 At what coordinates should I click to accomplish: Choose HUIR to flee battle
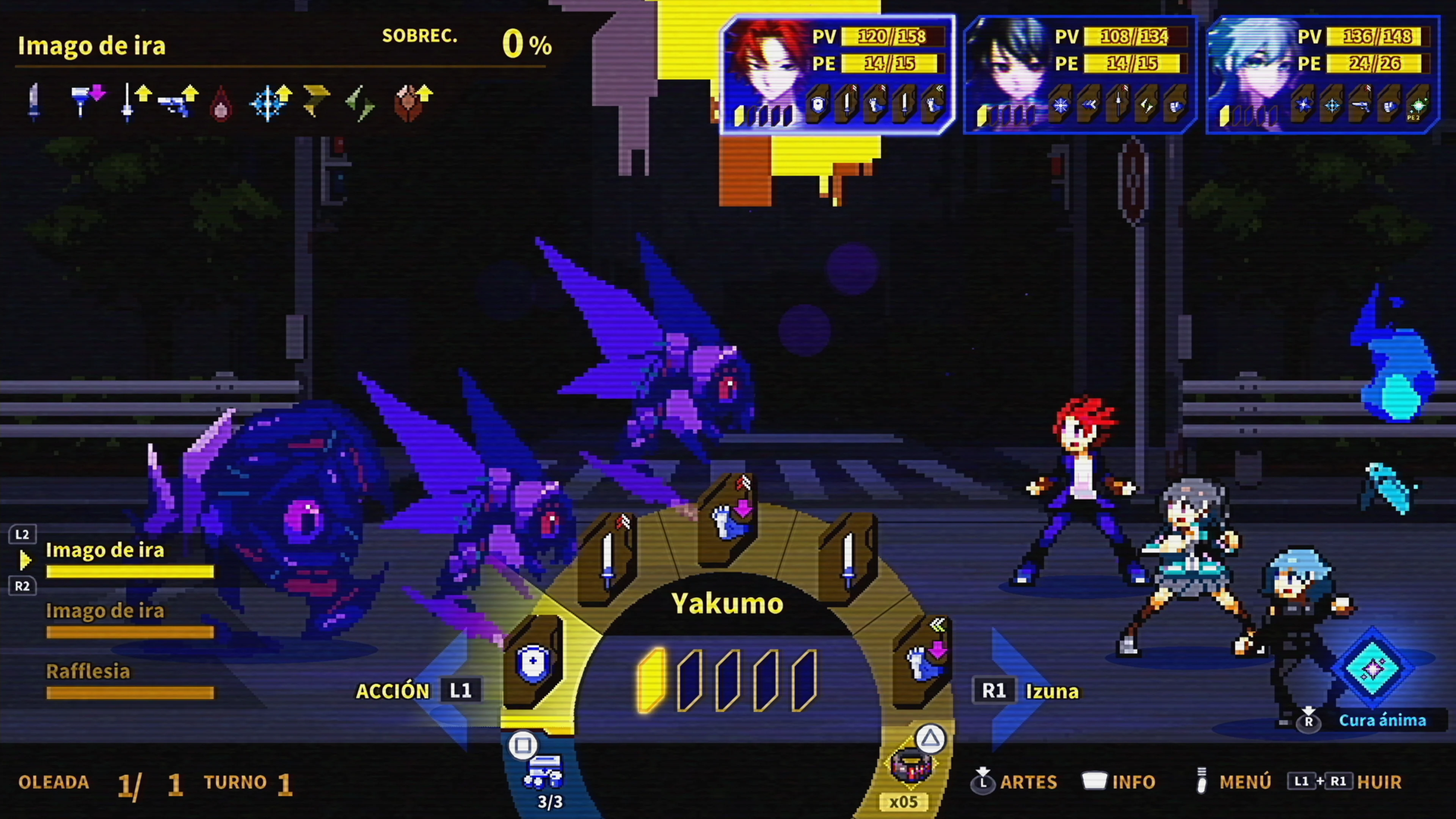(1379, 782)
